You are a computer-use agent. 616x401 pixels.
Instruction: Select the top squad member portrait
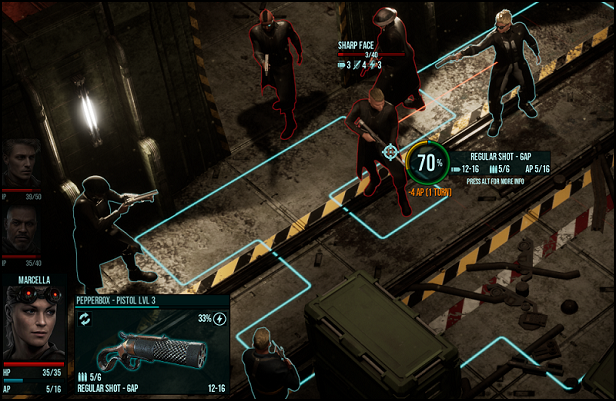(22, 164)
